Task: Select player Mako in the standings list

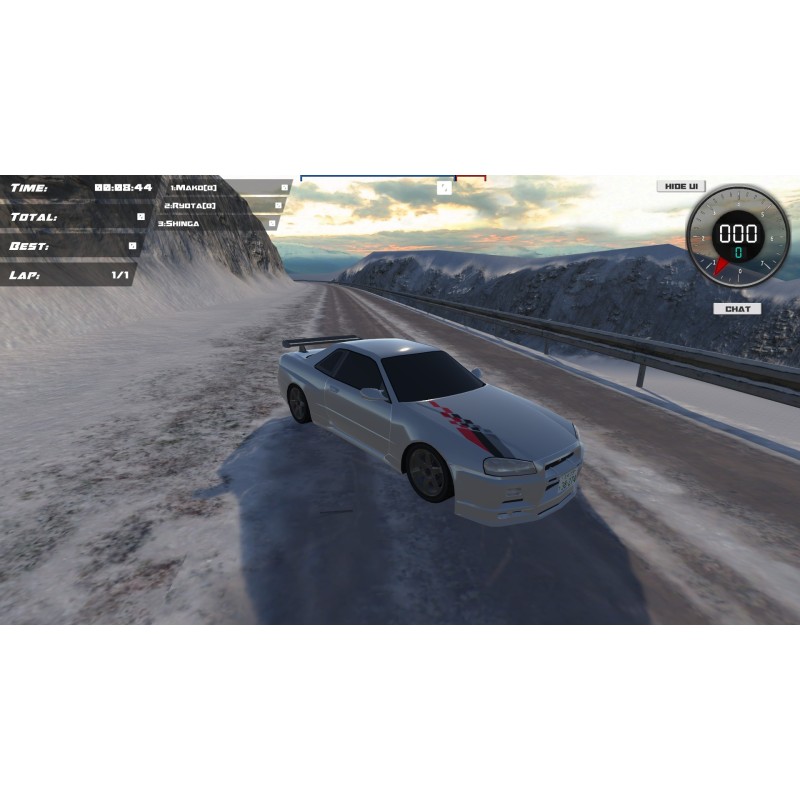Action: 193,187
